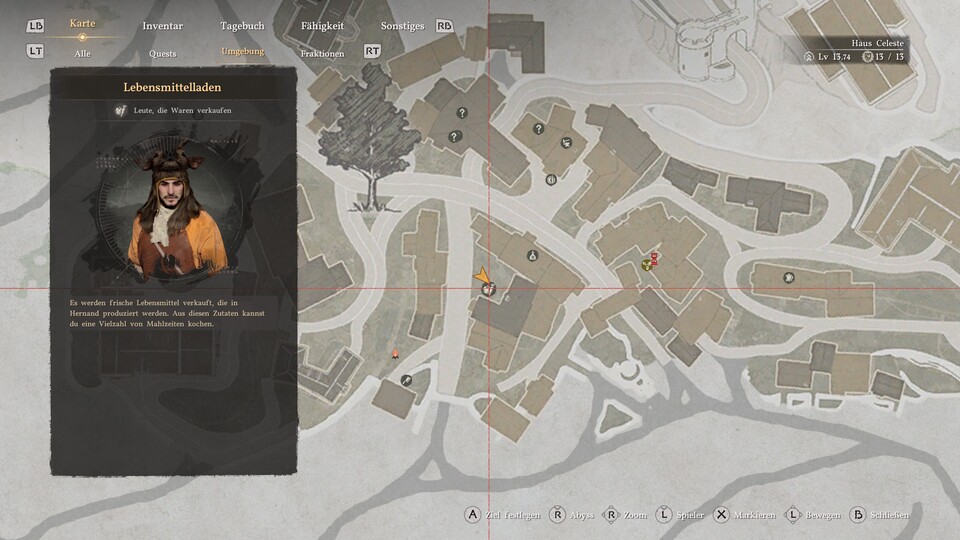
Task: Go to the Sonstiges tab
Action: pyautogui.click(x=402, y=26)
